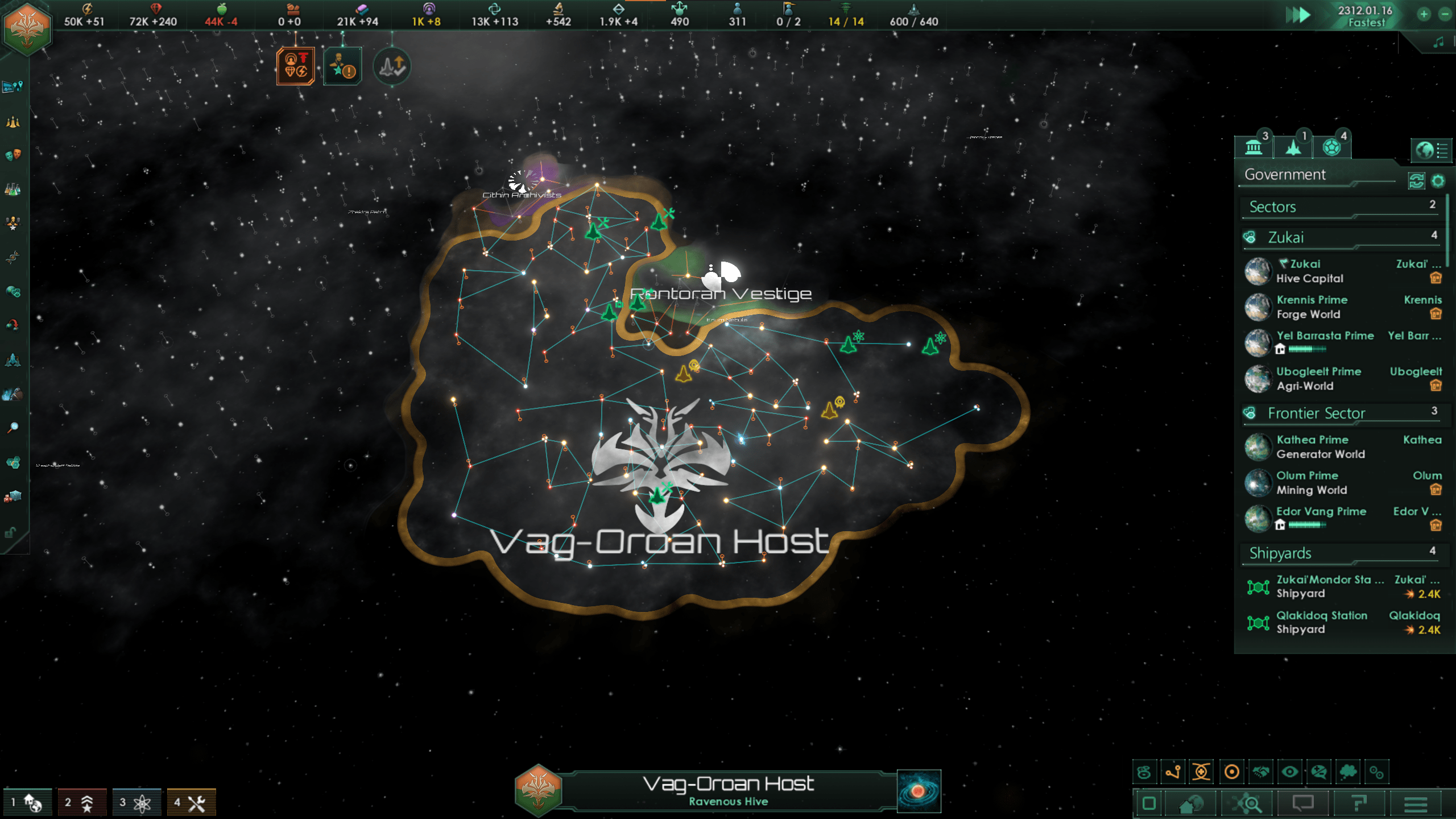Switch to the Government outliner tab
The height and width of the screenshot is (819, 1456).
click(x=1254, y=148)
